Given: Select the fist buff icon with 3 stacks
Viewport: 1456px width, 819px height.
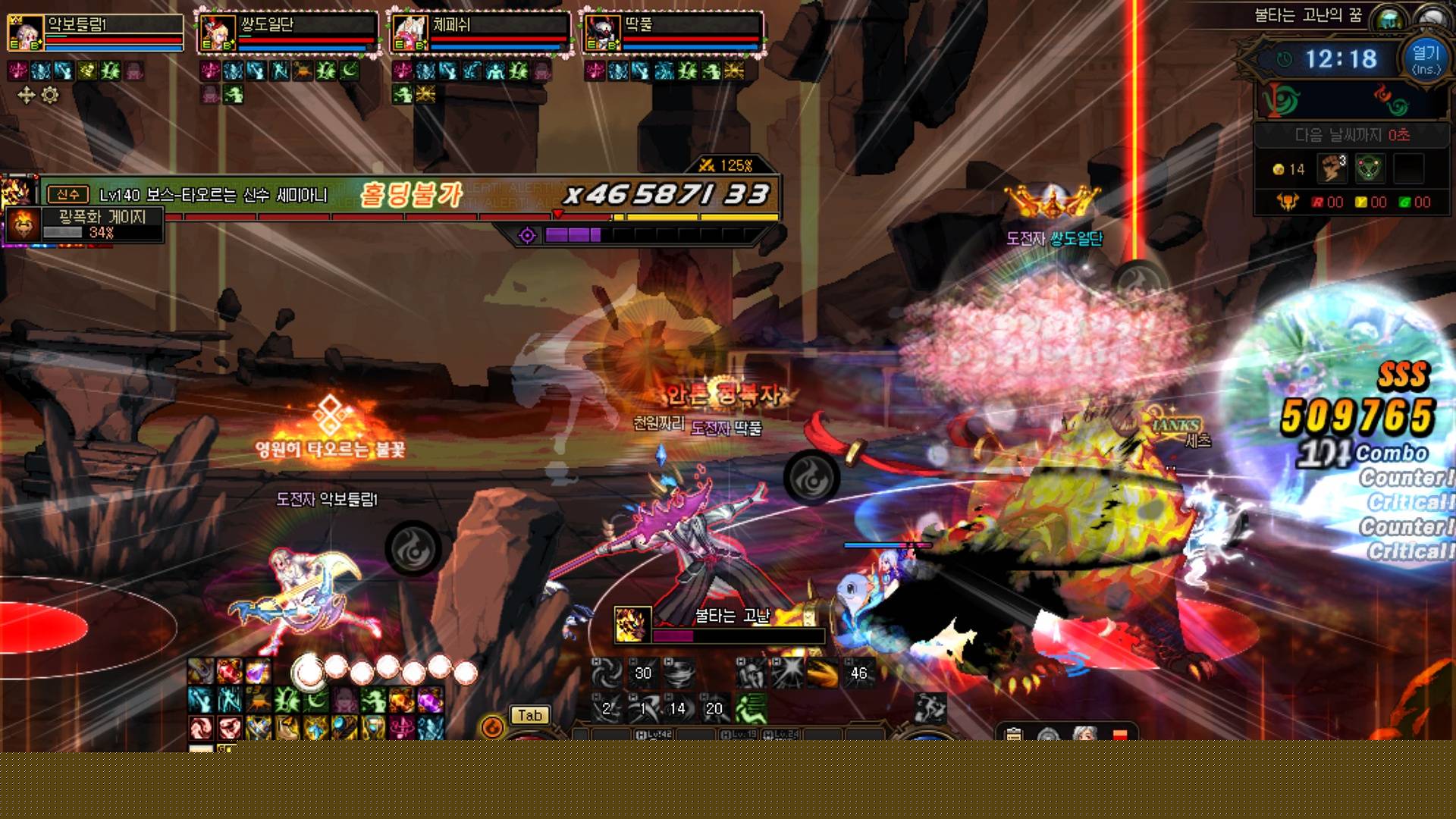Looking at the screenshot, I should pos(1332,168).
